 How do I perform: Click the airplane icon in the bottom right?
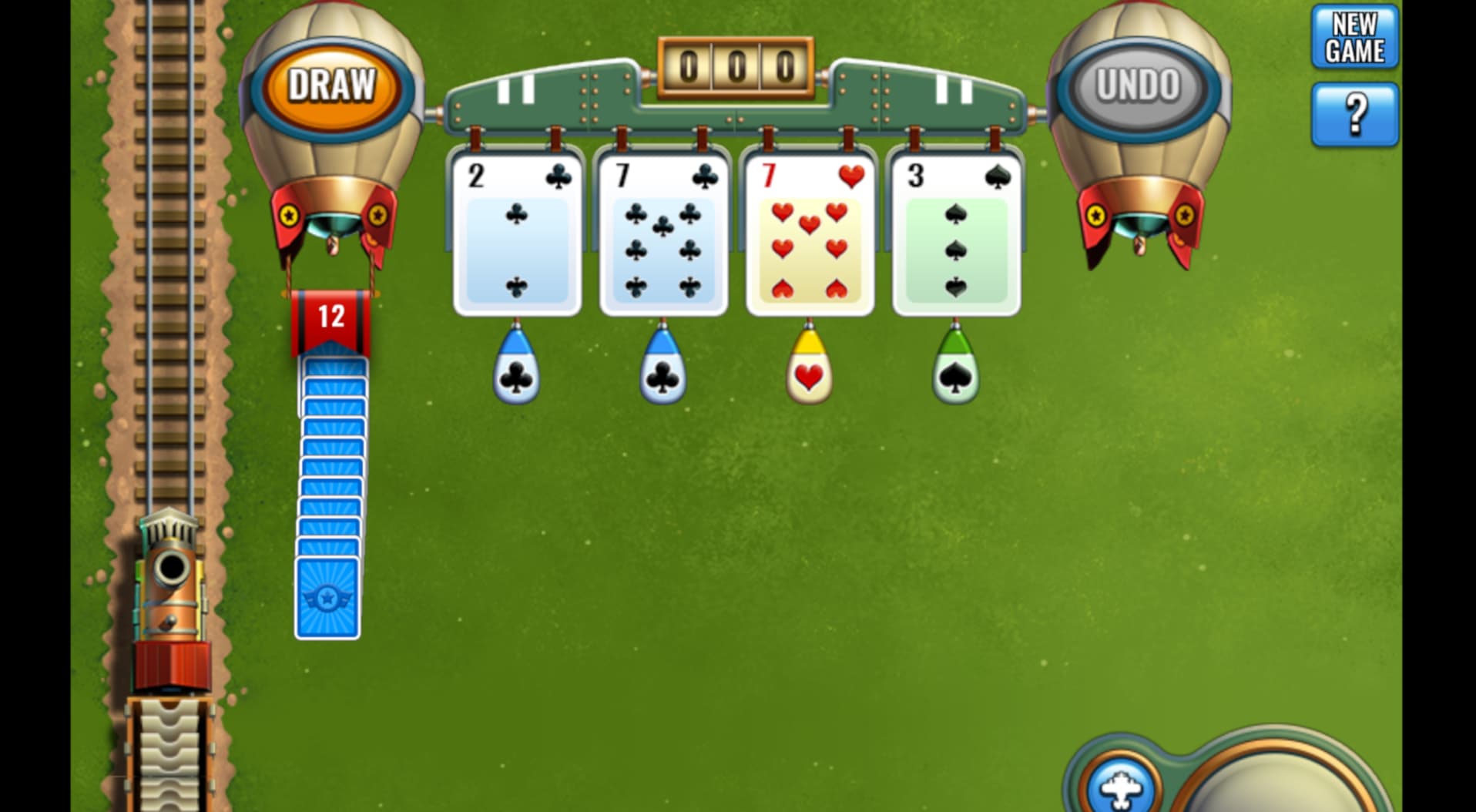click(1121, 787)
